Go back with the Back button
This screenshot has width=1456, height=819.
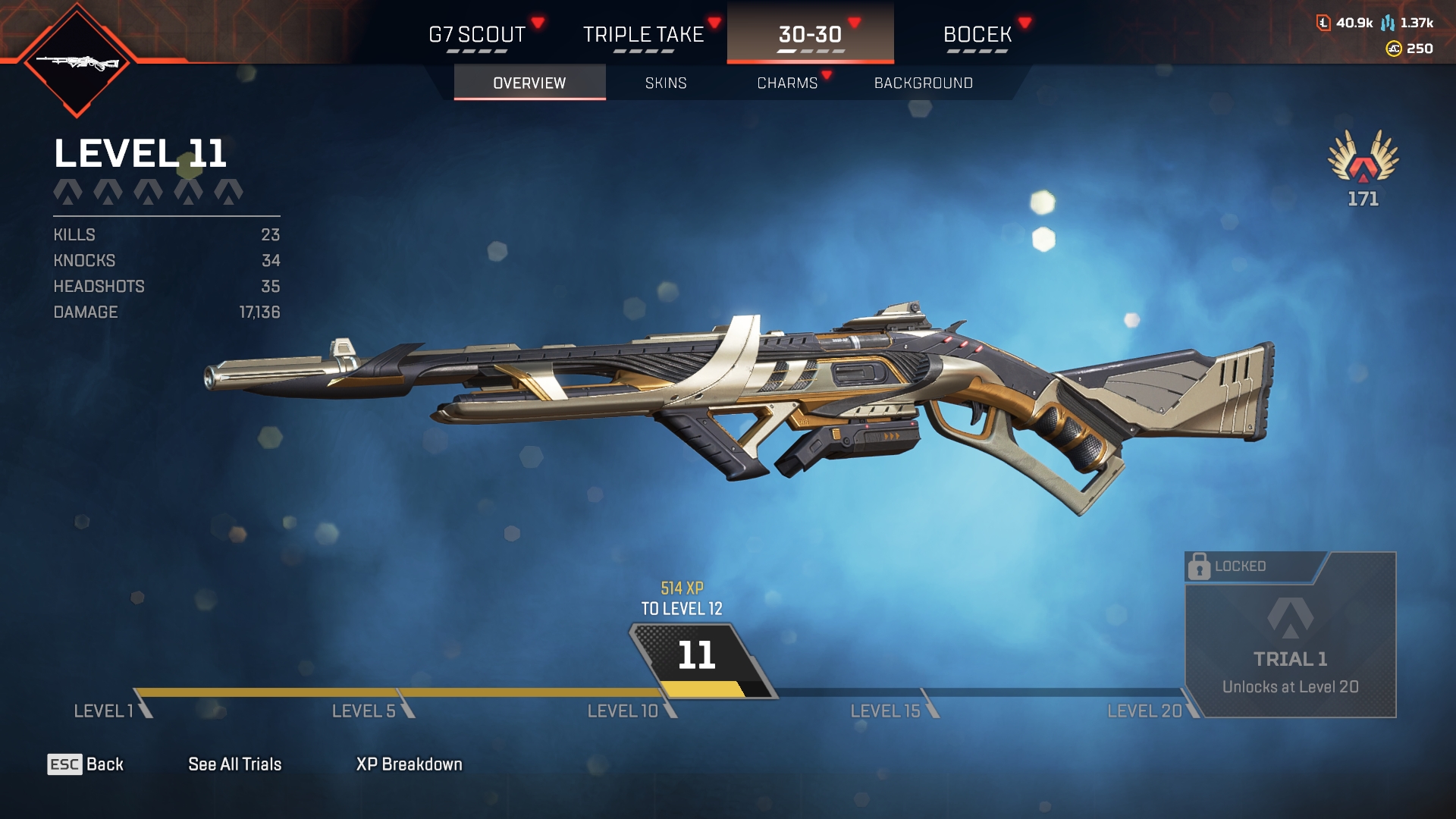86,764
